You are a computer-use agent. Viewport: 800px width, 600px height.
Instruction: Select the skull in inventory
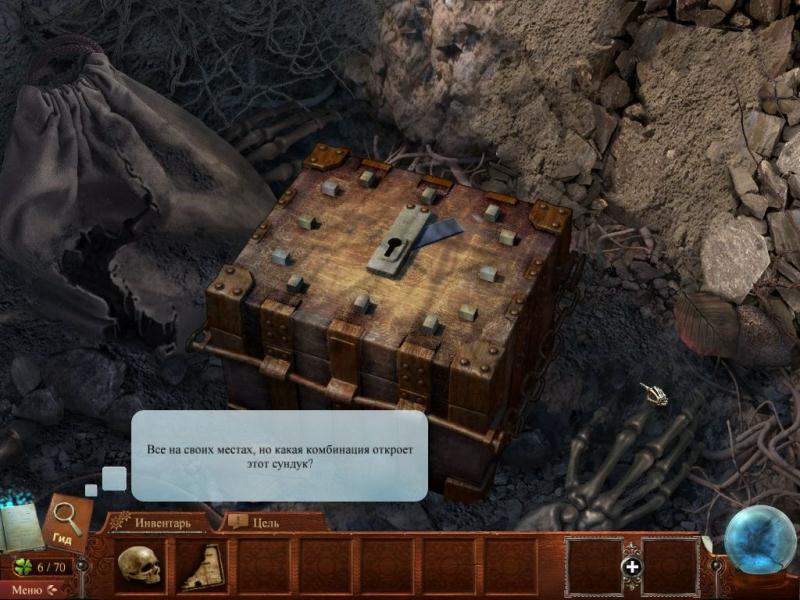tap(139, 566)
